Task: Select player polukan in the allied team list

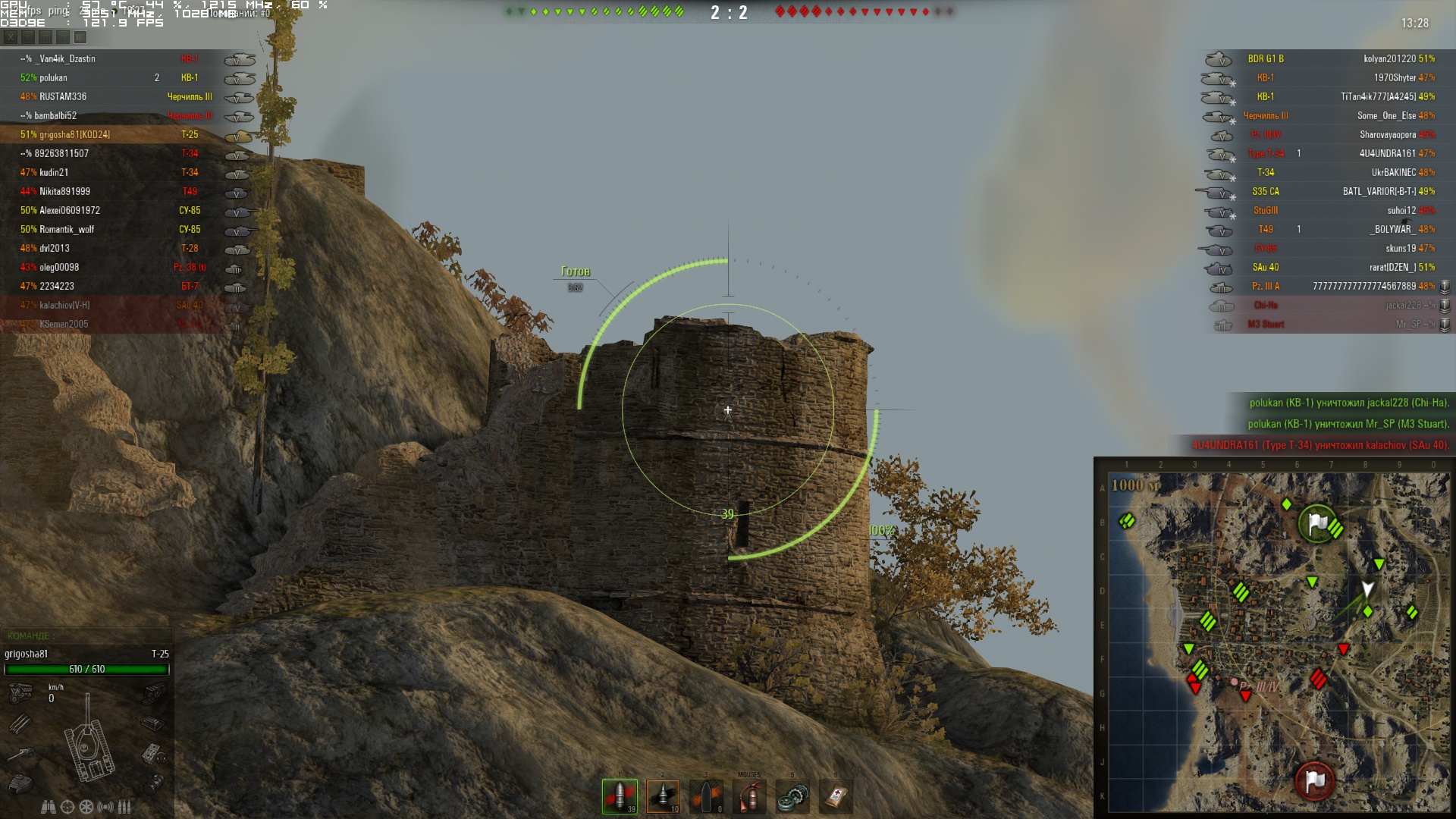Action: (x=53, y=77)
